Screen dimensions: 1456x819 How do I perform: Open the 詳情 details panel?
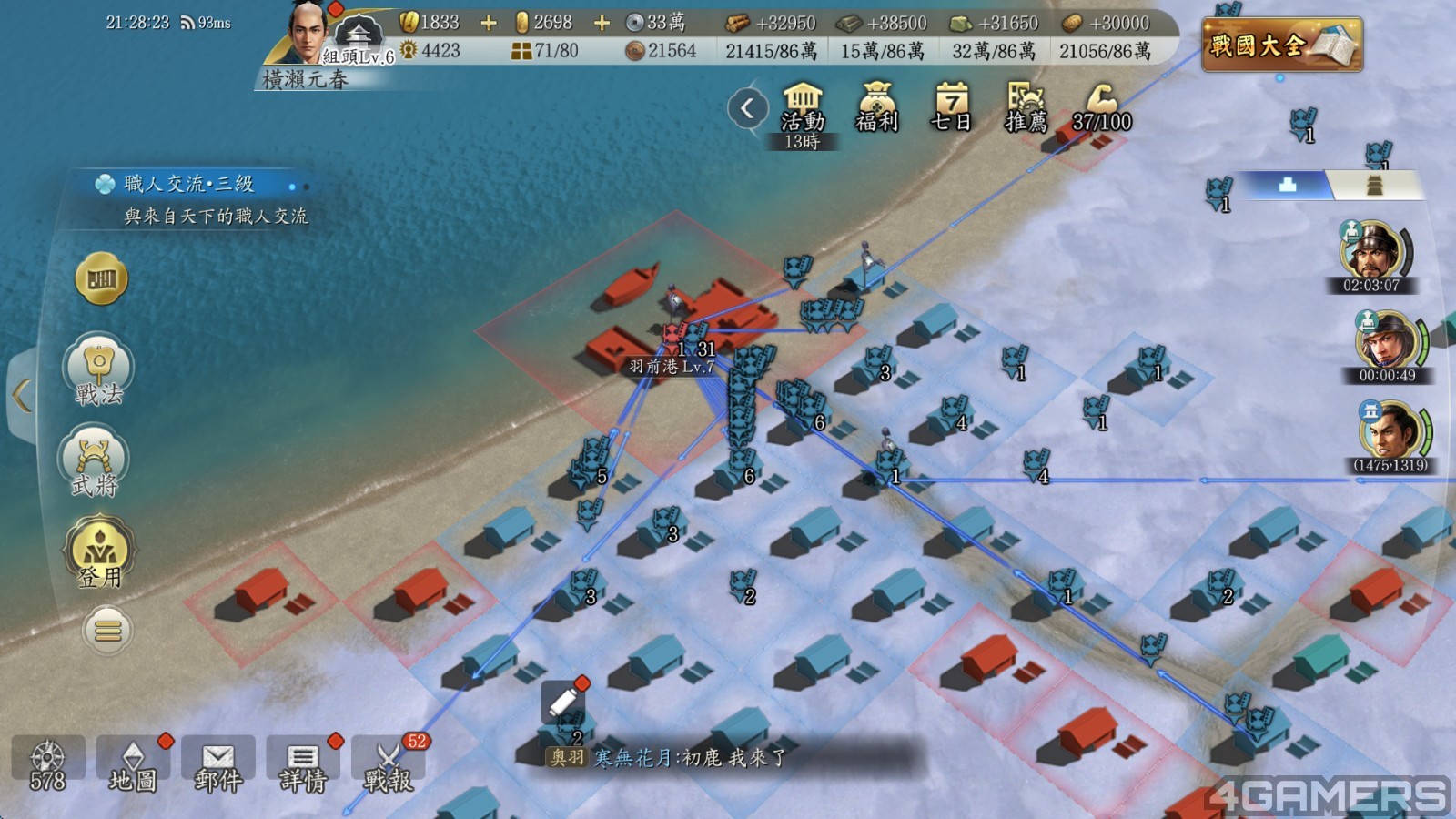[303, 764]
